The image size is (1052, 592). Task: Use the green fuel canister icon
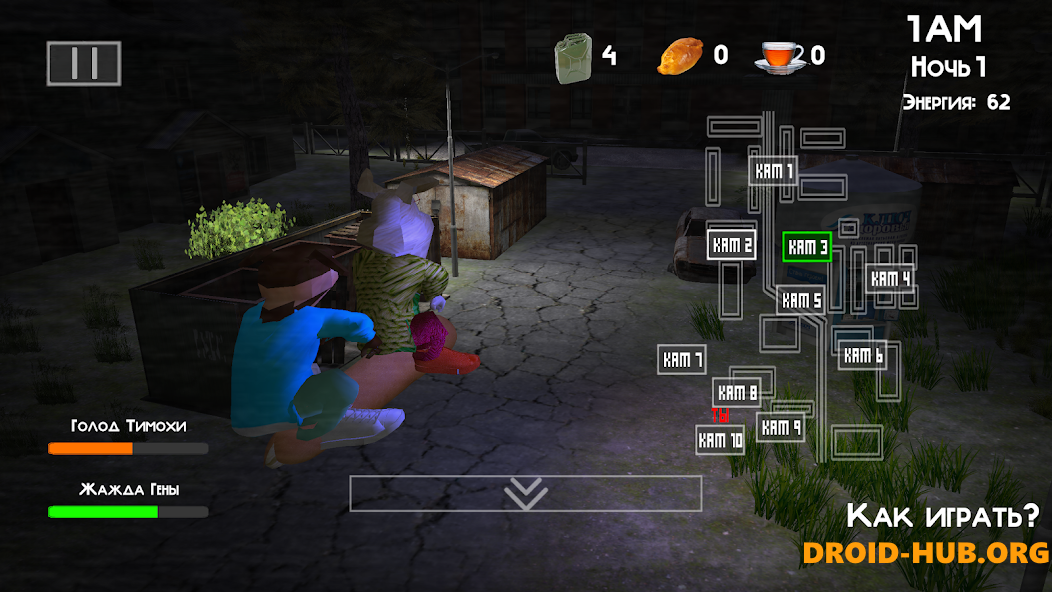coord(573,56)
